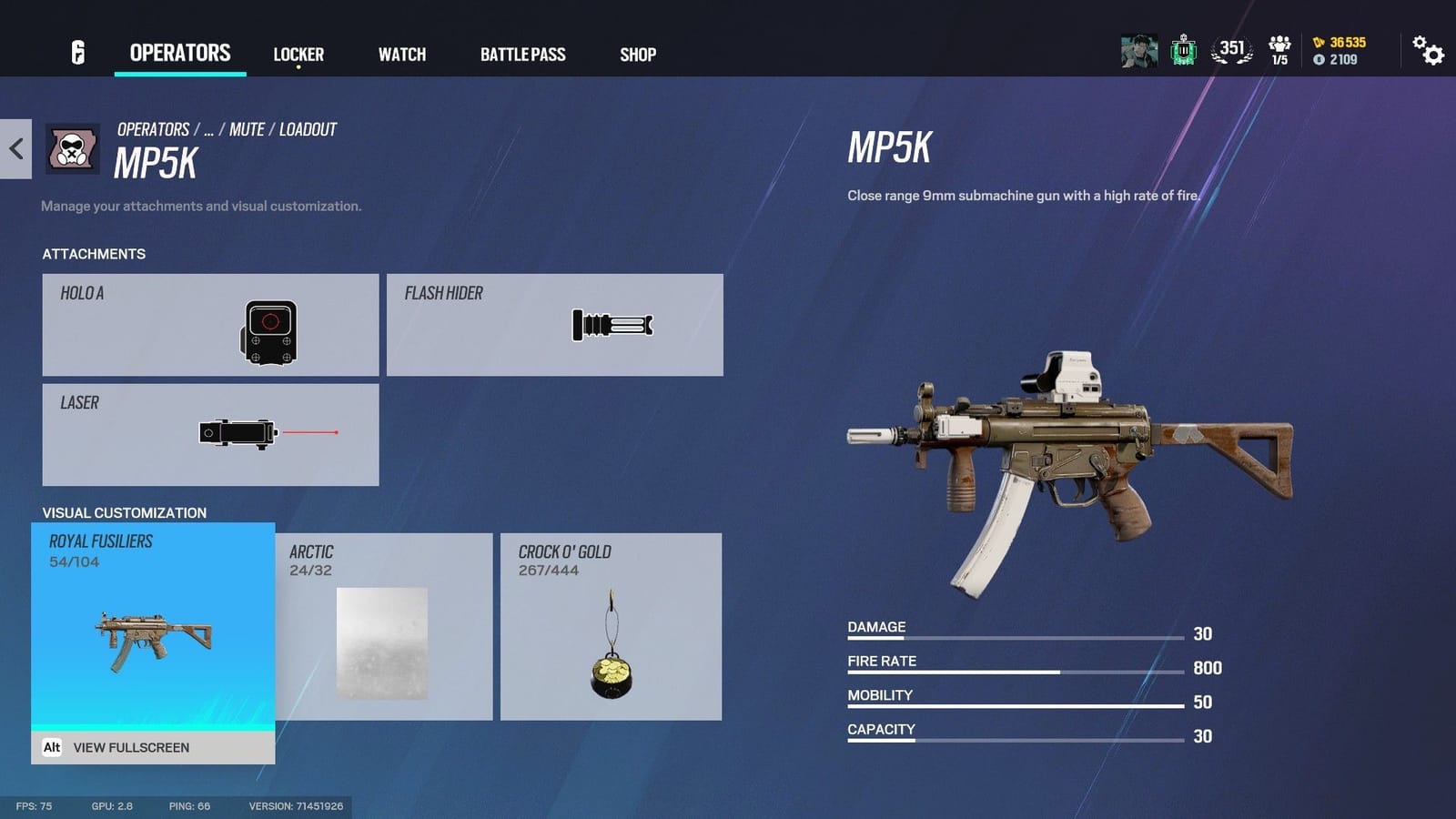Equip the Arctic weapon skin
Screen dimensions: 1456x819
(385, 628)
